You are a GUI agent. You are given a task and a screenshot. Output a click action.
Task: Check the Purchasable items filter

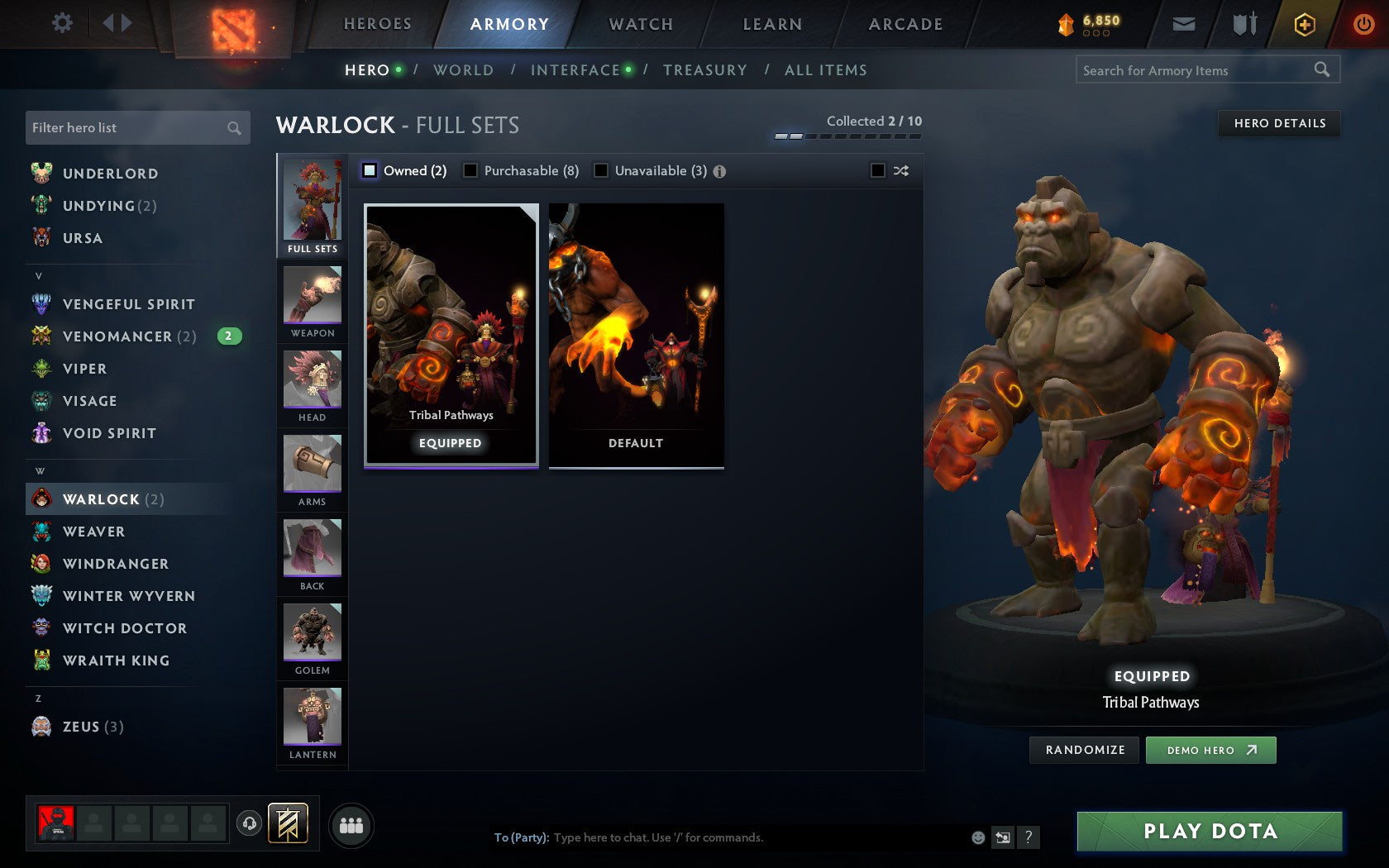coord(471,170)
